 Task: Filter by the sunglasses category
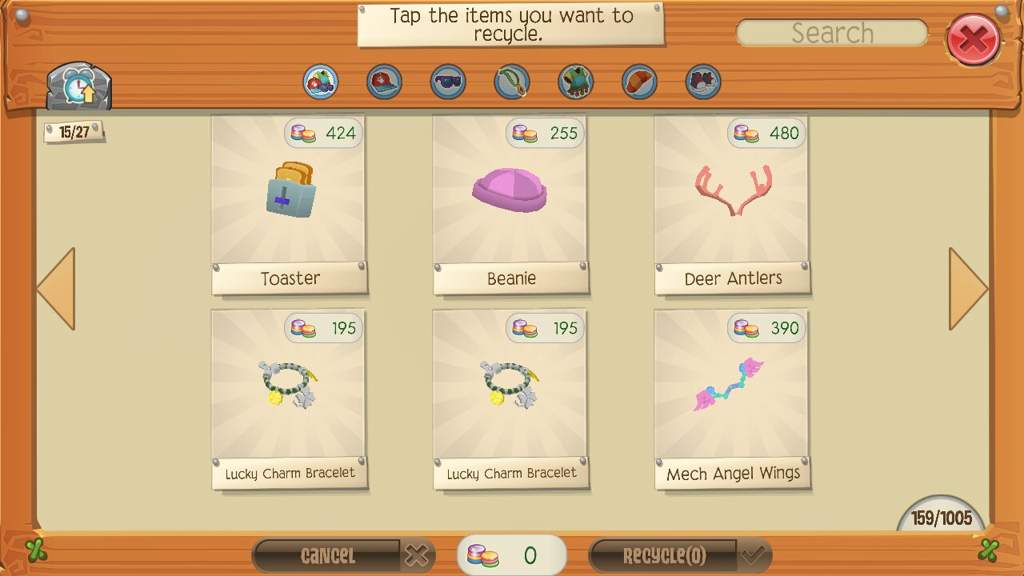(x=448, y=82)
